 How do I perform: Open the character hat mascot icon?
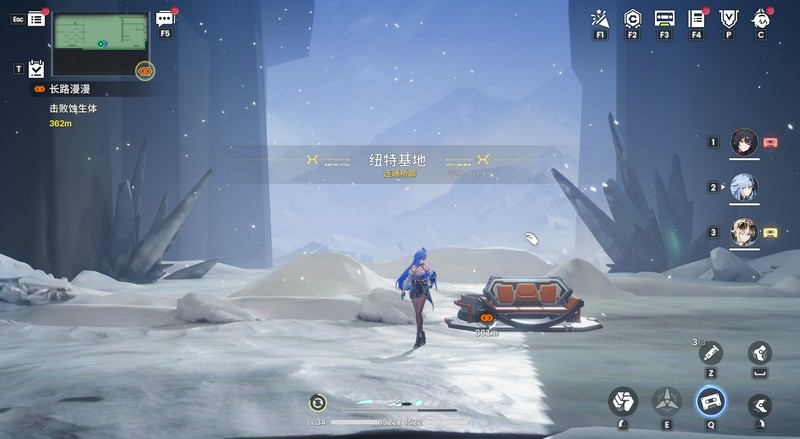[x=761, y=18]
